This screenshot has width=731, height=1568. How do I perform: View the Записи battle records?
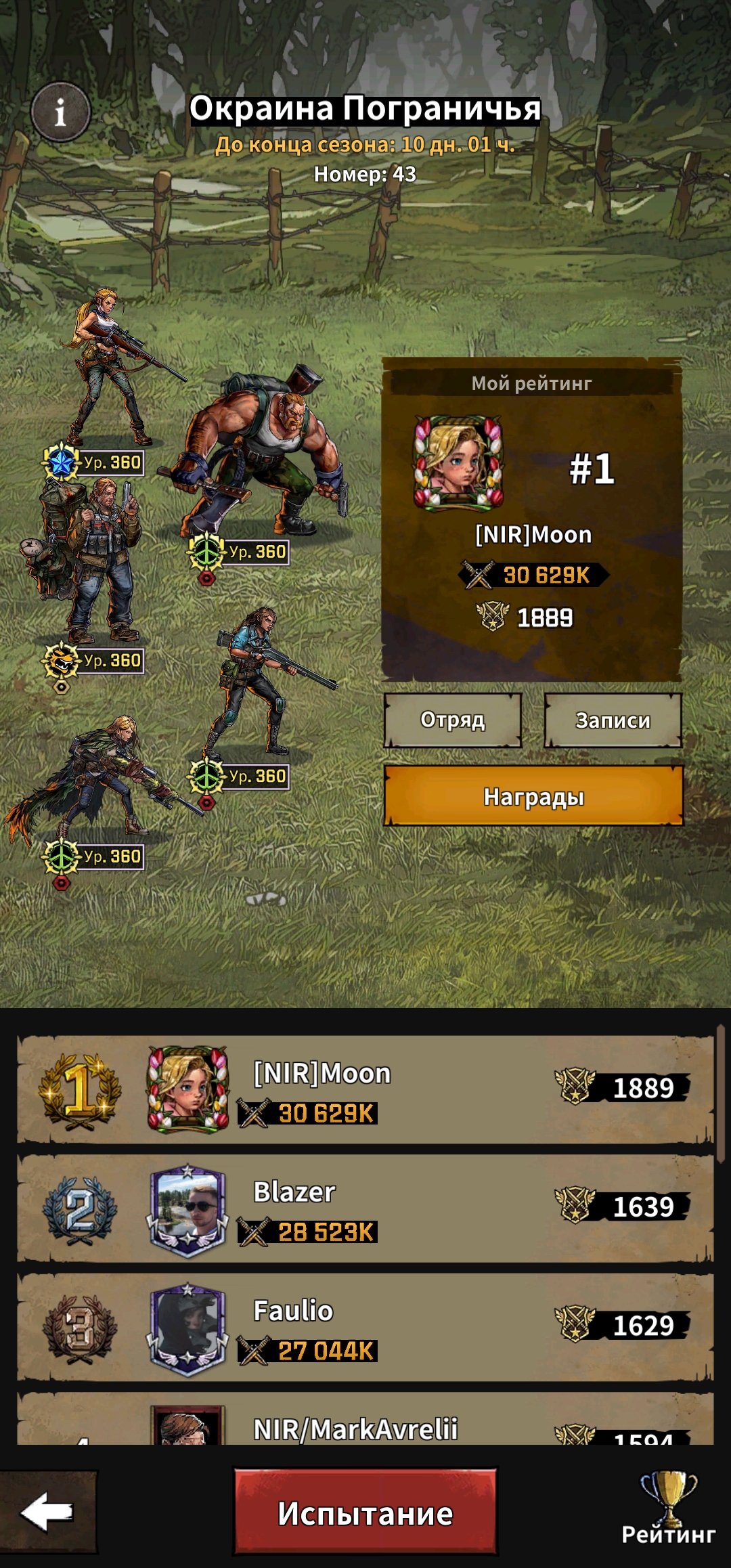(x=613, y=720)
